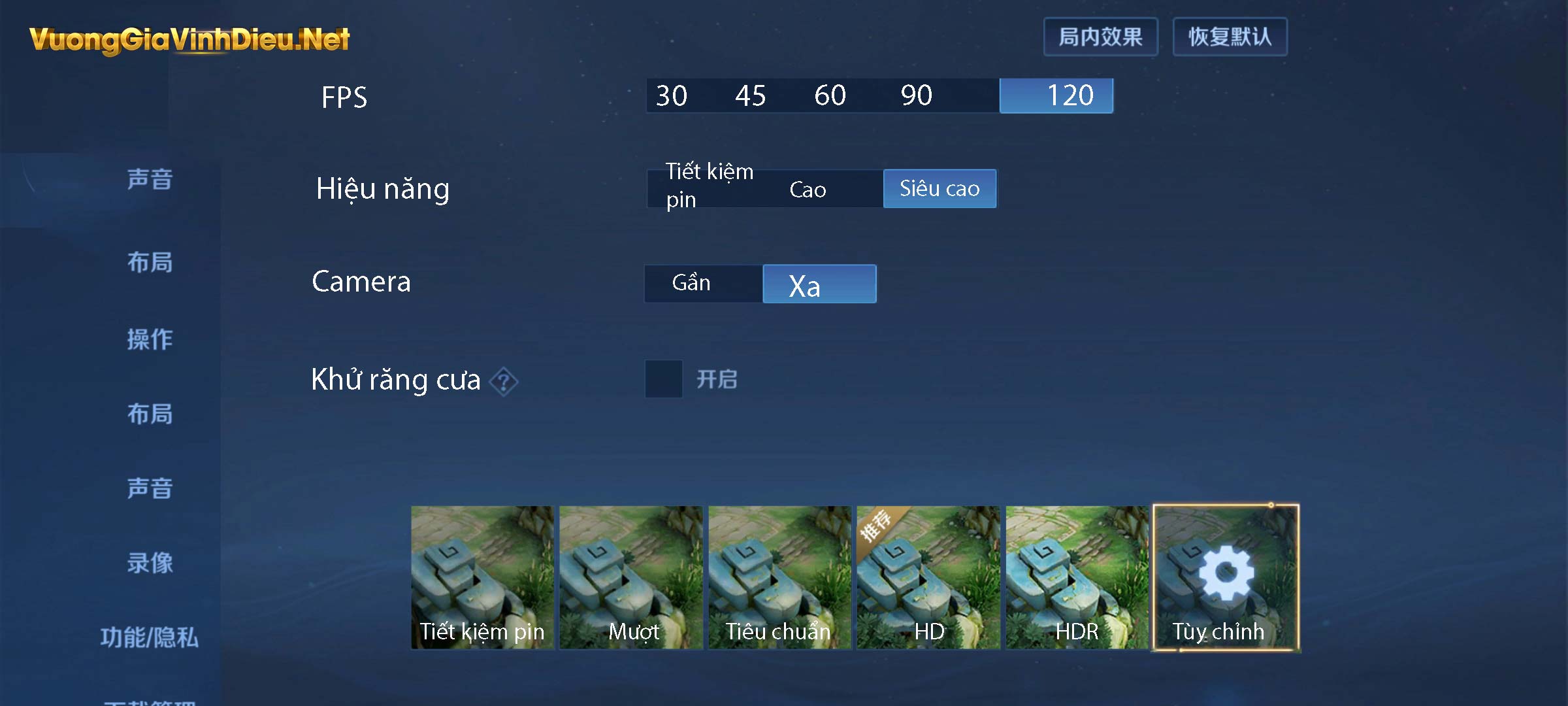Set FPS to 30
The width and height of the screenshot is (1568, 706).
[672, 95]
